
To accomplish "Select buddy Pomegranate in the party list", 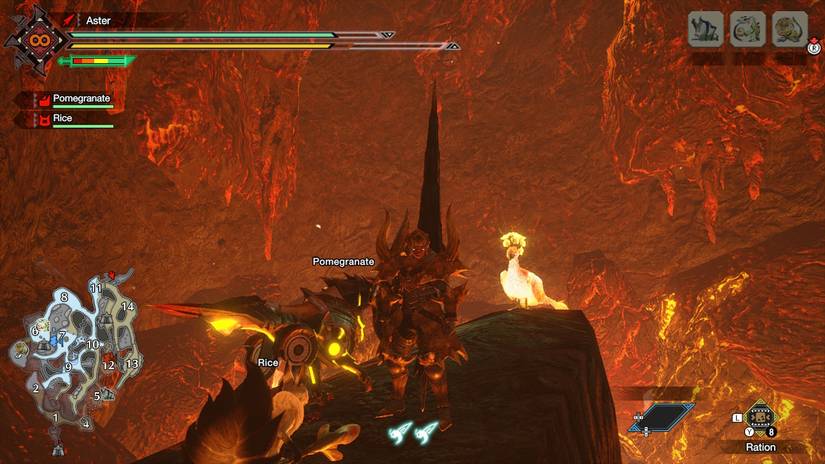I will tap(80, 99).
